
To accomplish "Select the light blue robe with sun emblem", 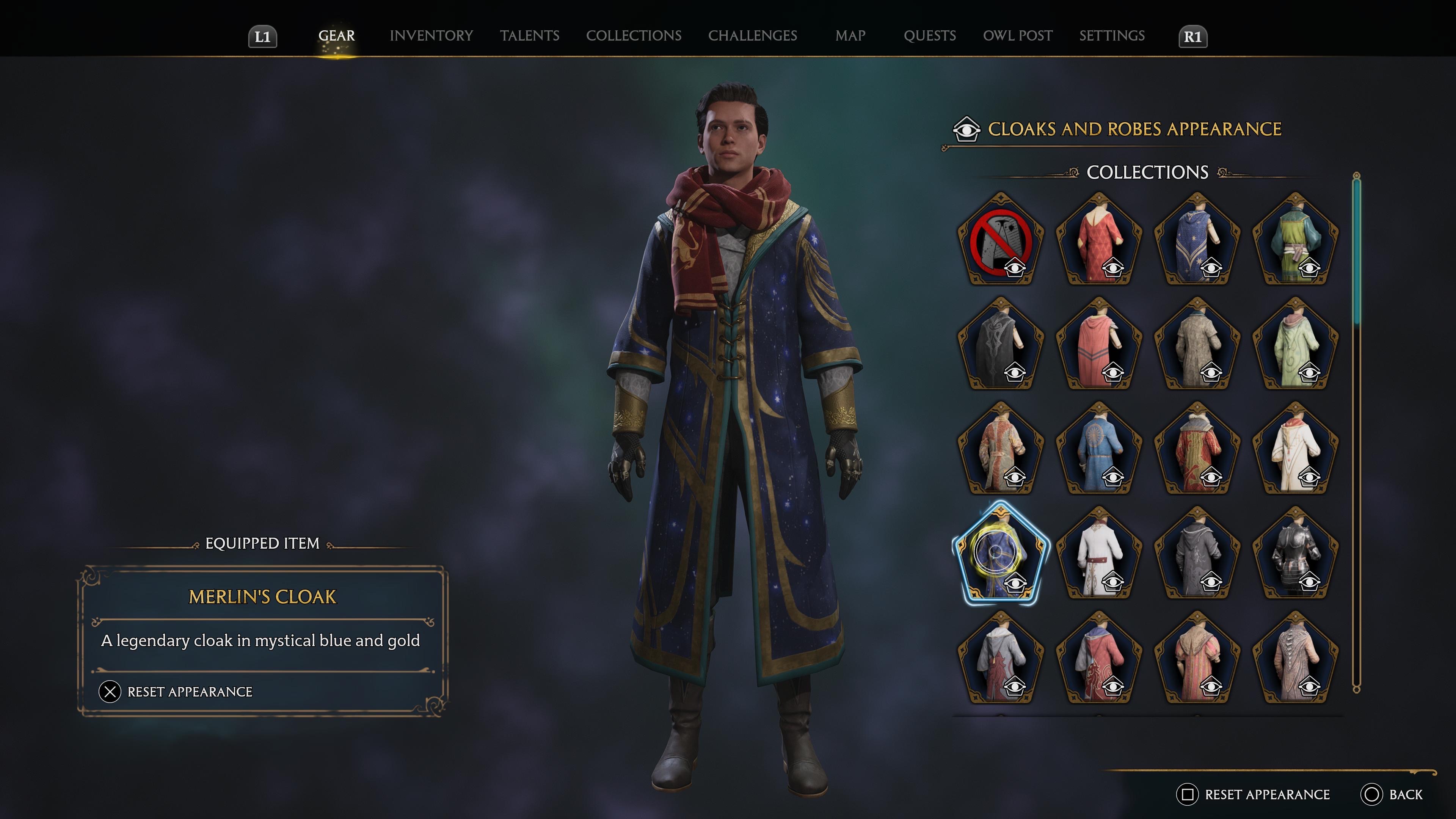I will point(1099,449).
